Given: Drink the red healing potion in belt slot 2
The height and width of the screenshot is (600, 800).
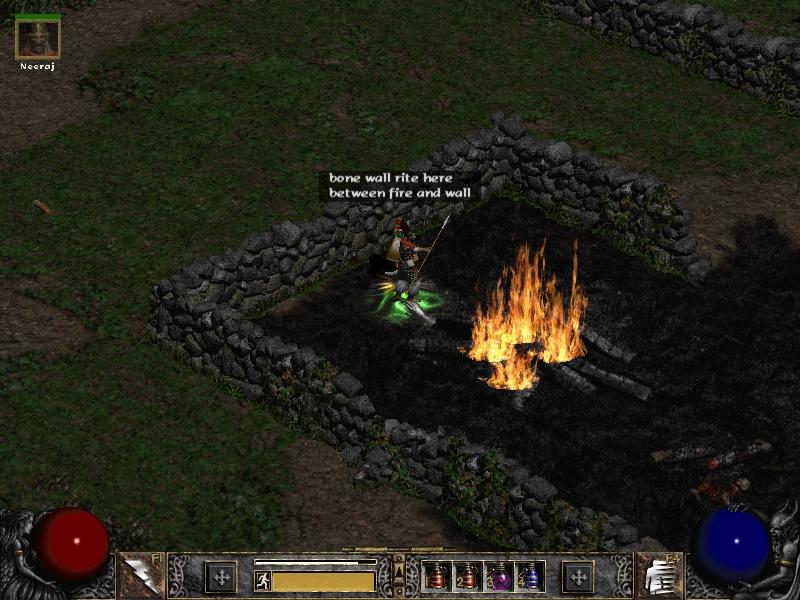Looking at the screenshot, I should [x=467, y=576].
